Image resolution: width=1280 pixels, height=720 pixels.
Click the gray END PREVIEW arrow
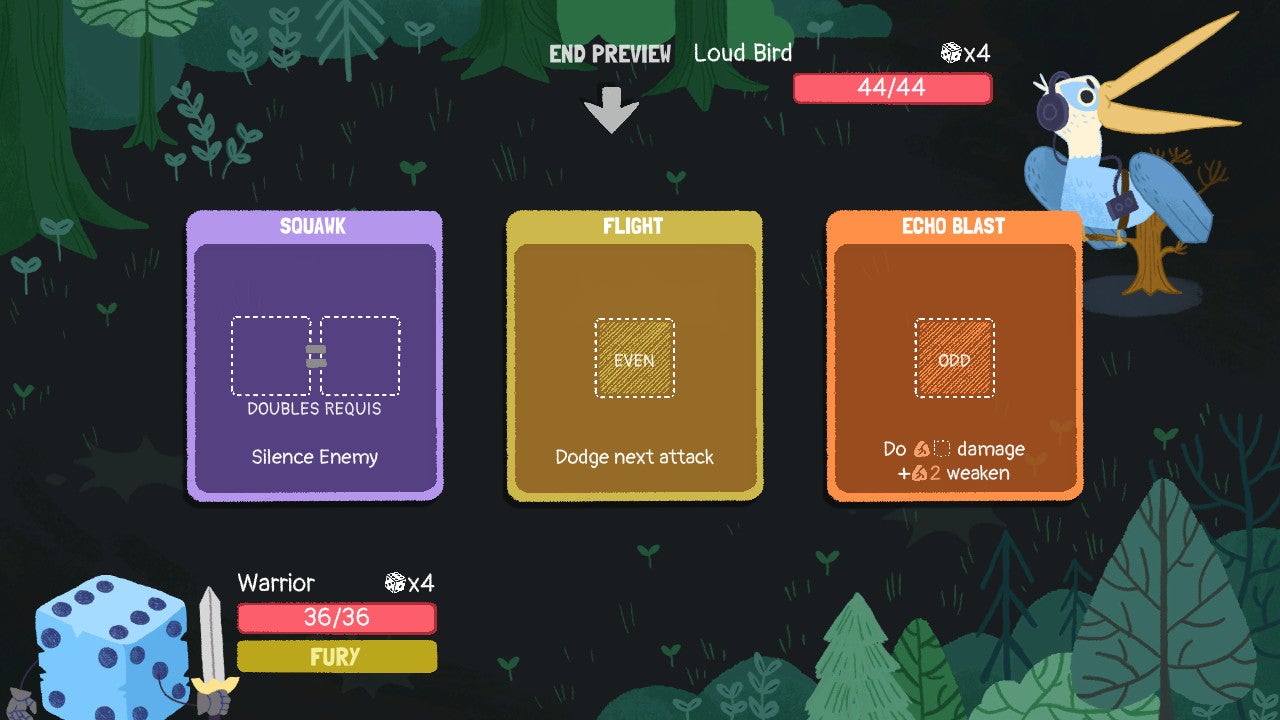(x=610, y=110)
